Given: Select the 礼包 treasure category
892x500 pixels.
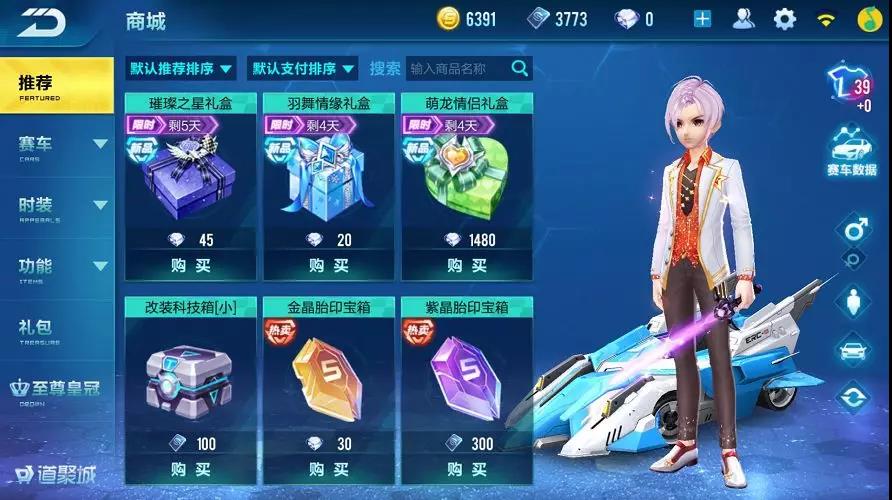Looking at the screenshot, I should click(56, 329).
